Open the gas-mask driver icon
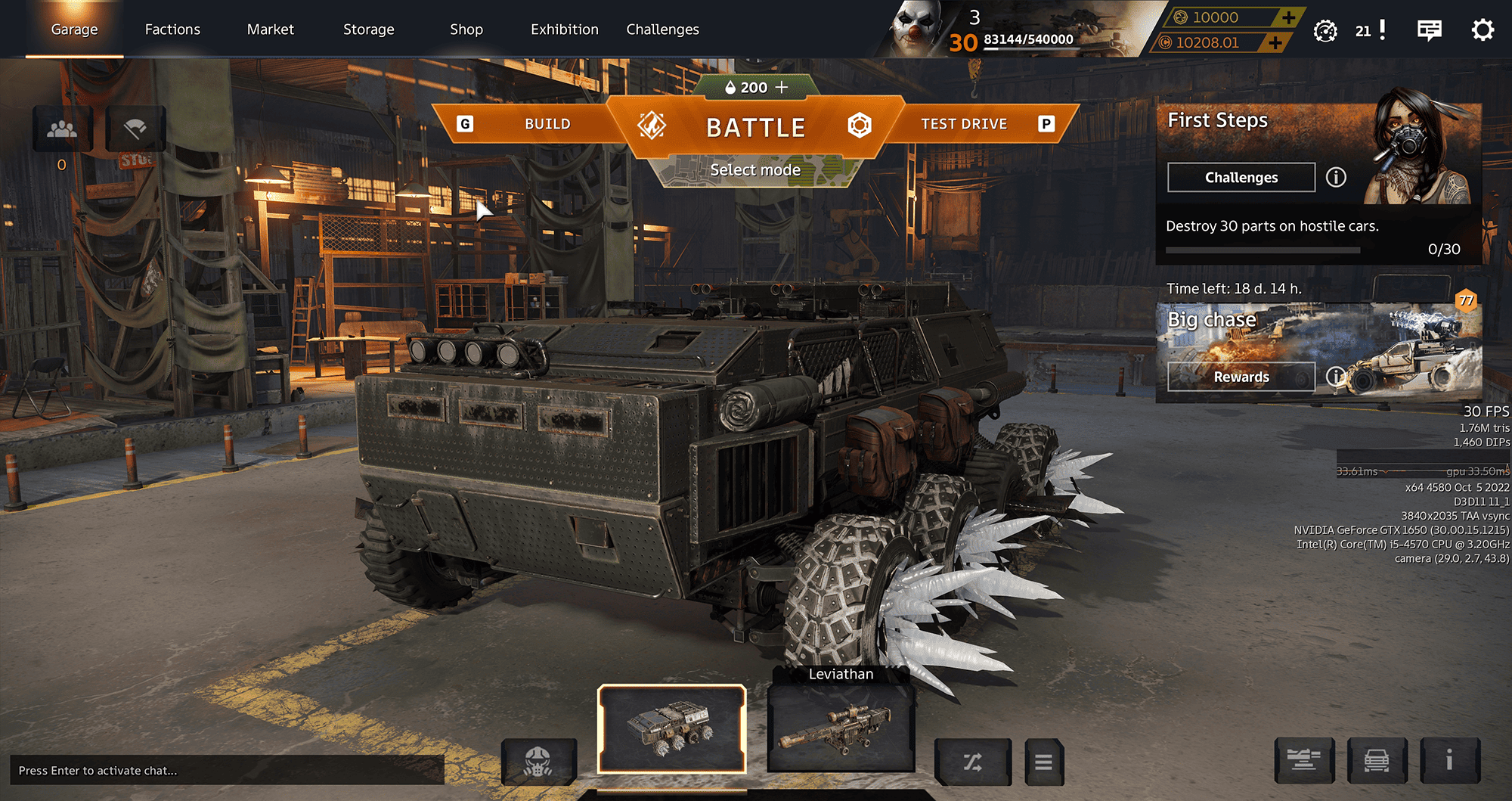Viewport: 1512px width, 801px height. coord(538,762)
